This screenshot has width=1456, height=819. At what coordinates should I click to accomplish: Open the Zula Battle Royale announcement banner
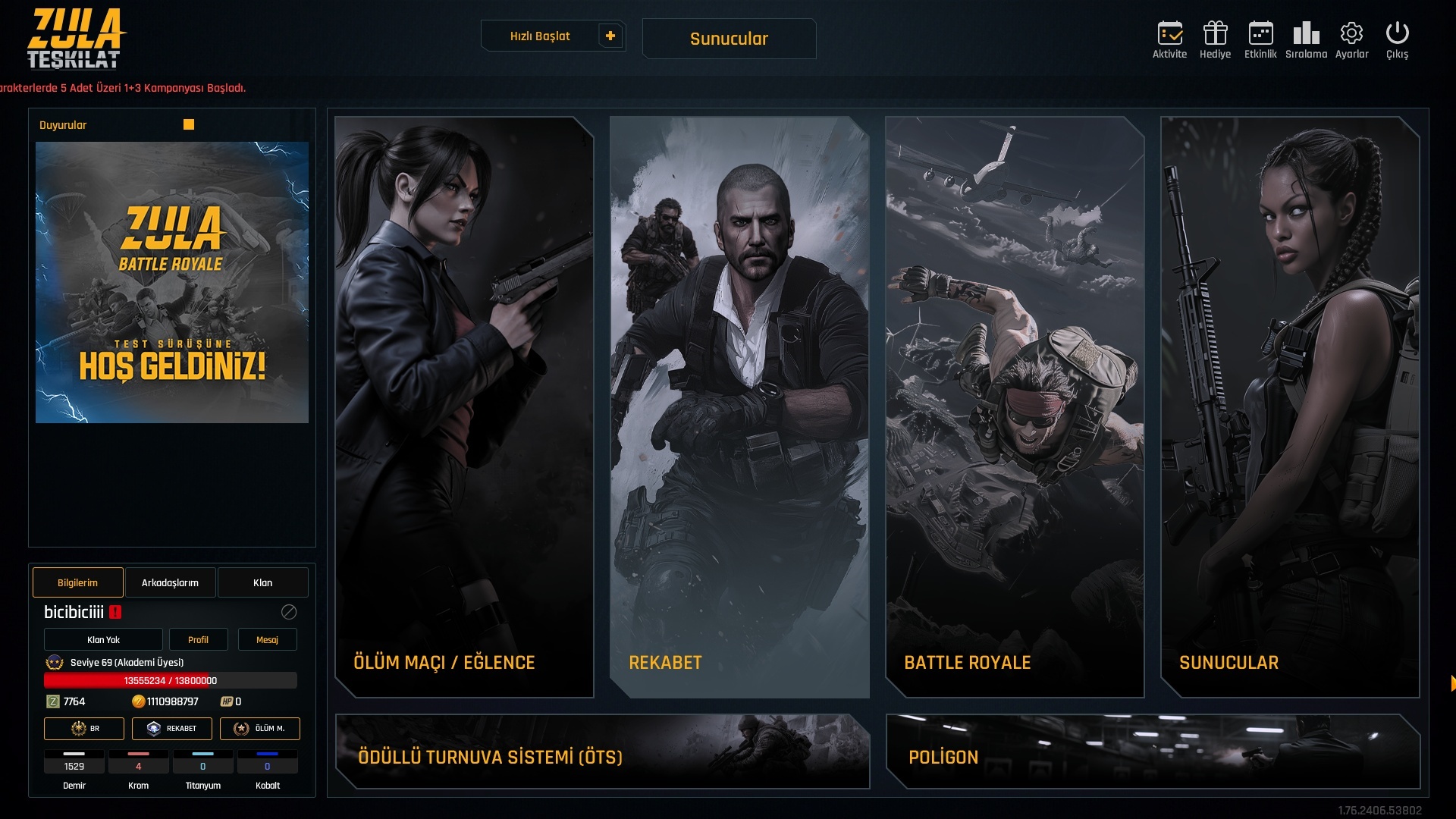pyautogui.click(x=172, y=282)
